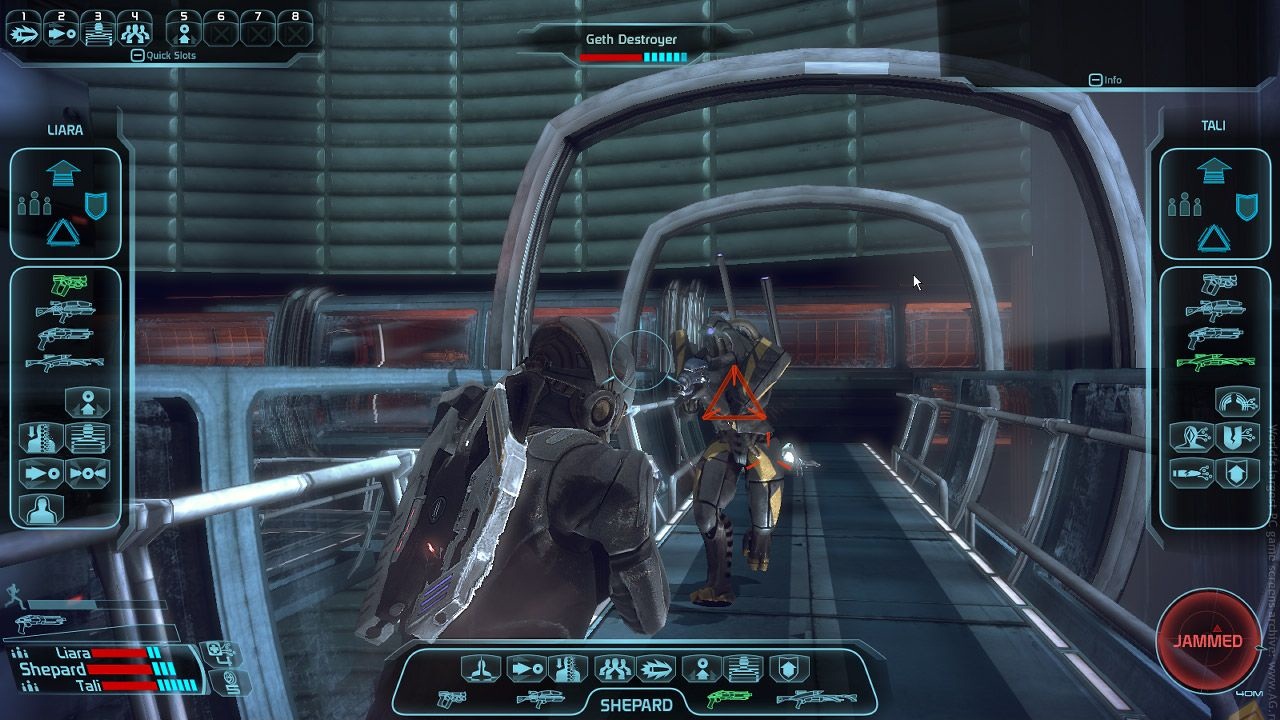Activate Tali's shield-with-arrow power
This screenshot has height=720, width=1280.
click(1236, 471)
